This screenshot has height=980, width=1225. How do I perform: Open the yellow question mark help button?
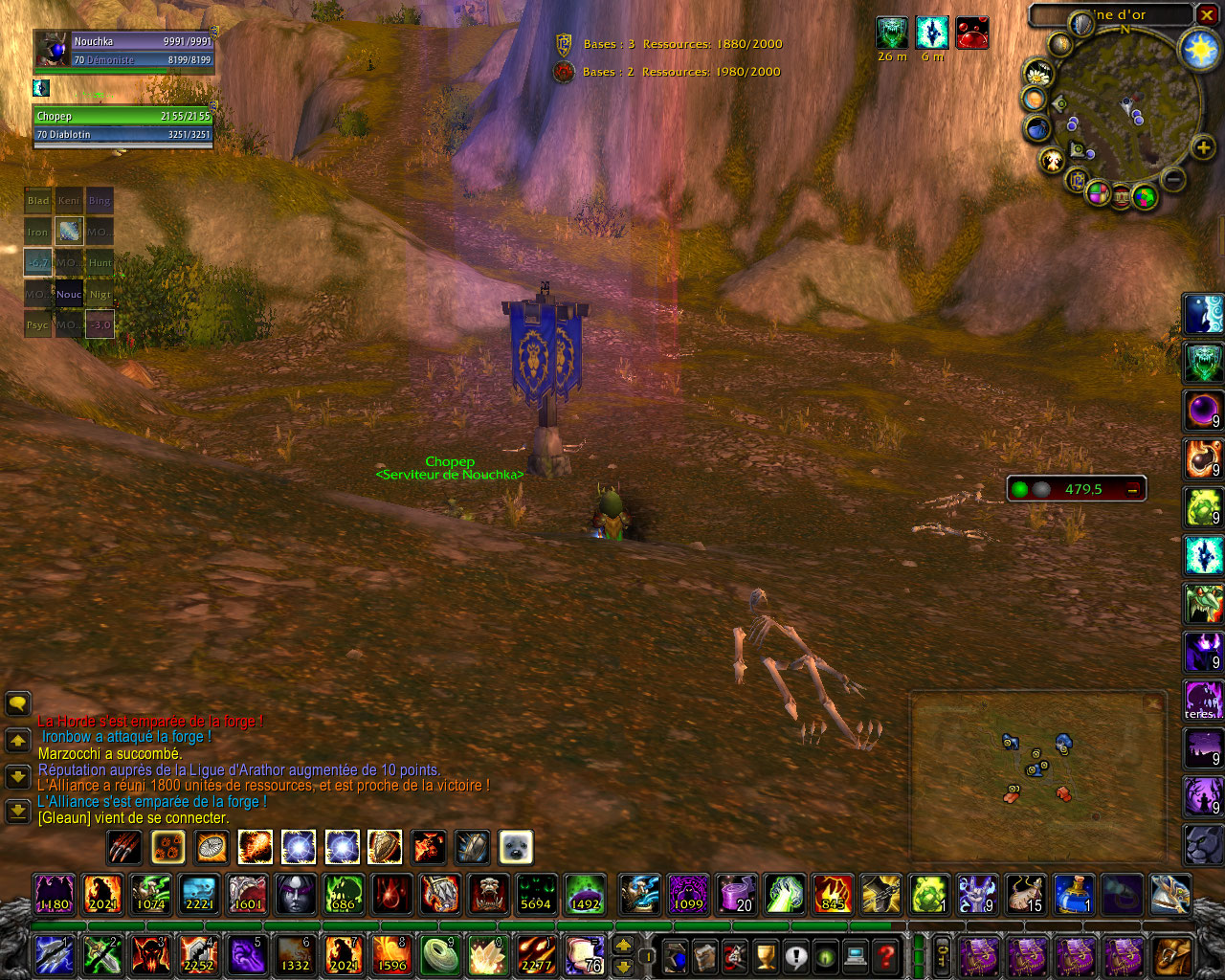(x=886, y=956)
